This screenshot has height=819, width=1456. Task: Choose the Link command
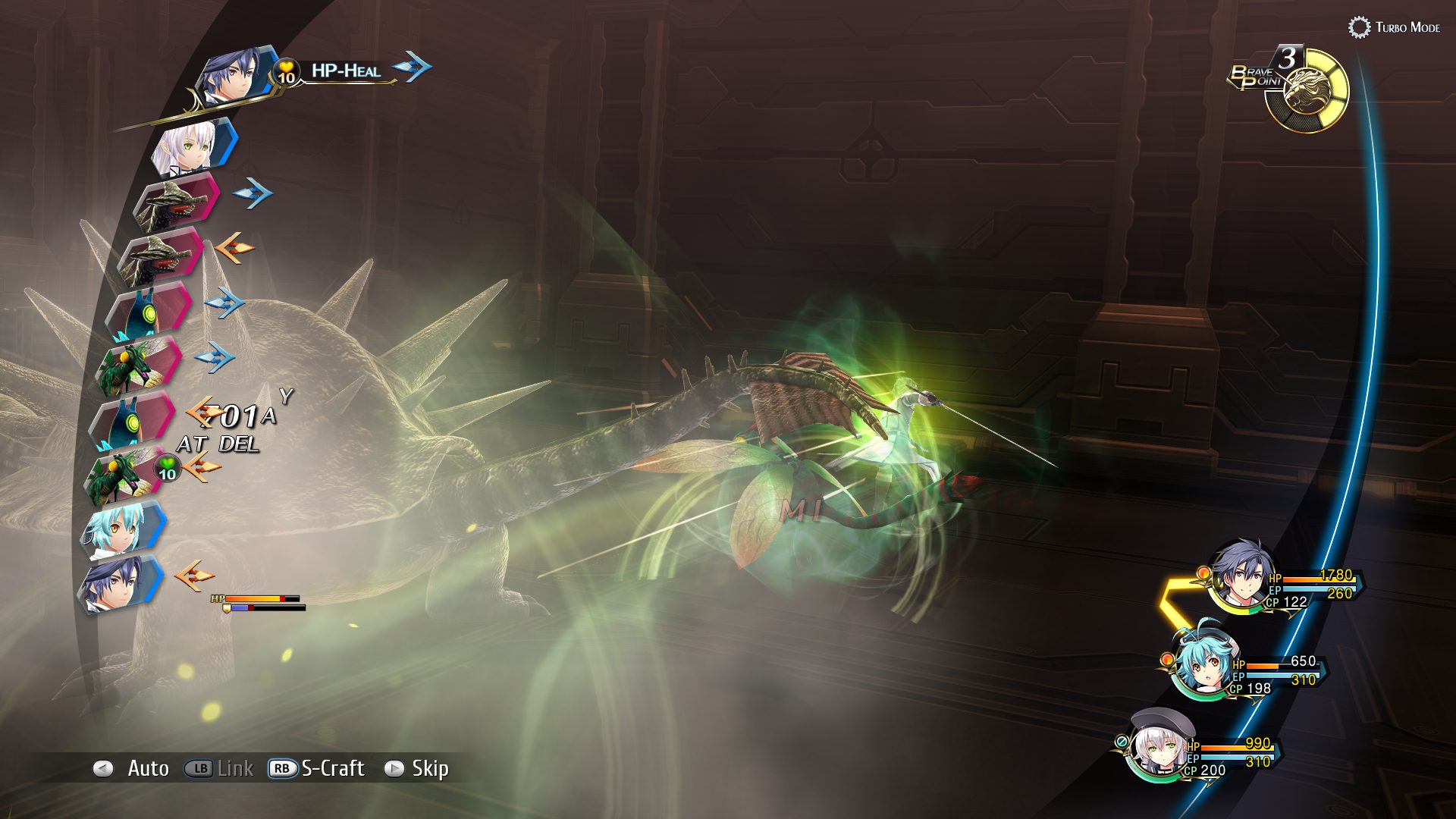coord(219,768)
